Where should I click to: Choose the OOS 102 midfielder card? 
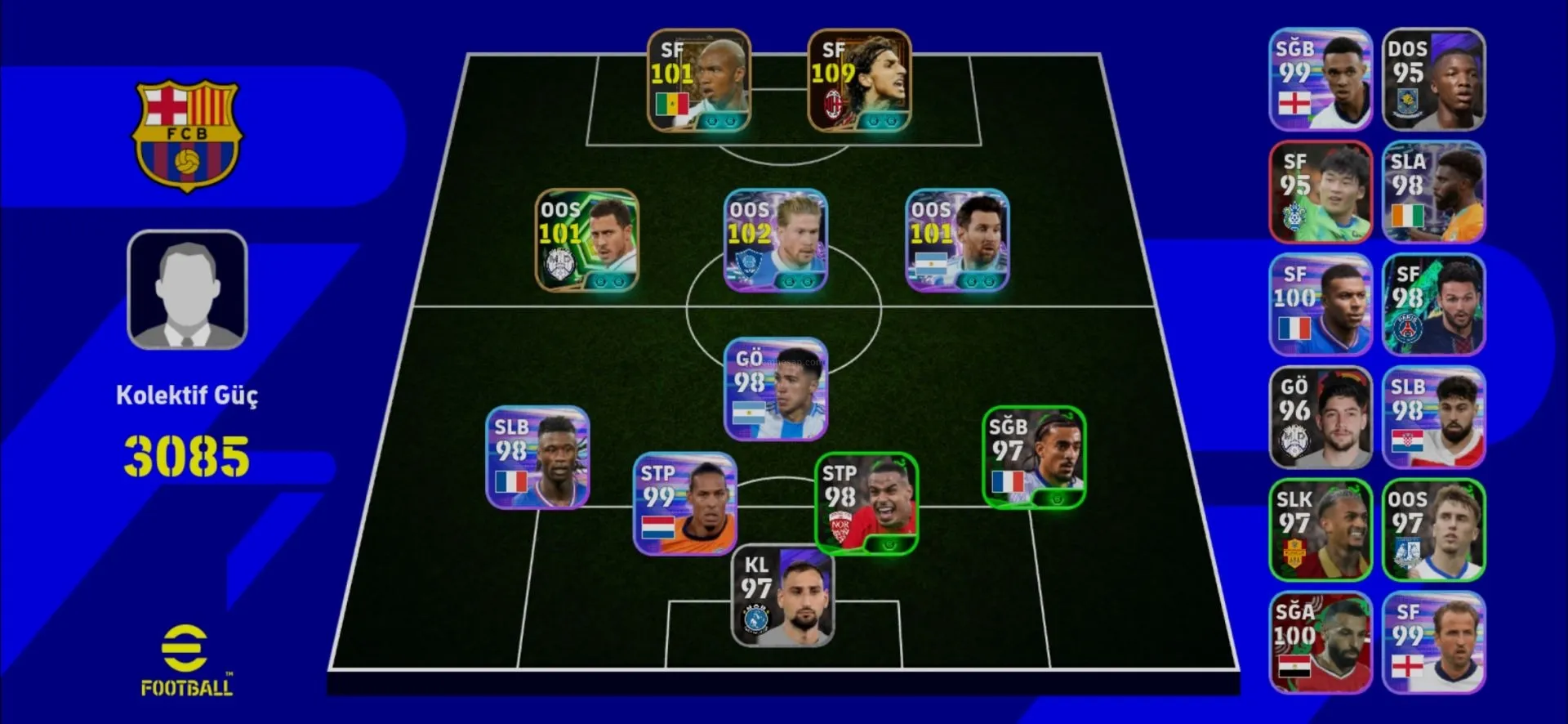coord(776,241)
